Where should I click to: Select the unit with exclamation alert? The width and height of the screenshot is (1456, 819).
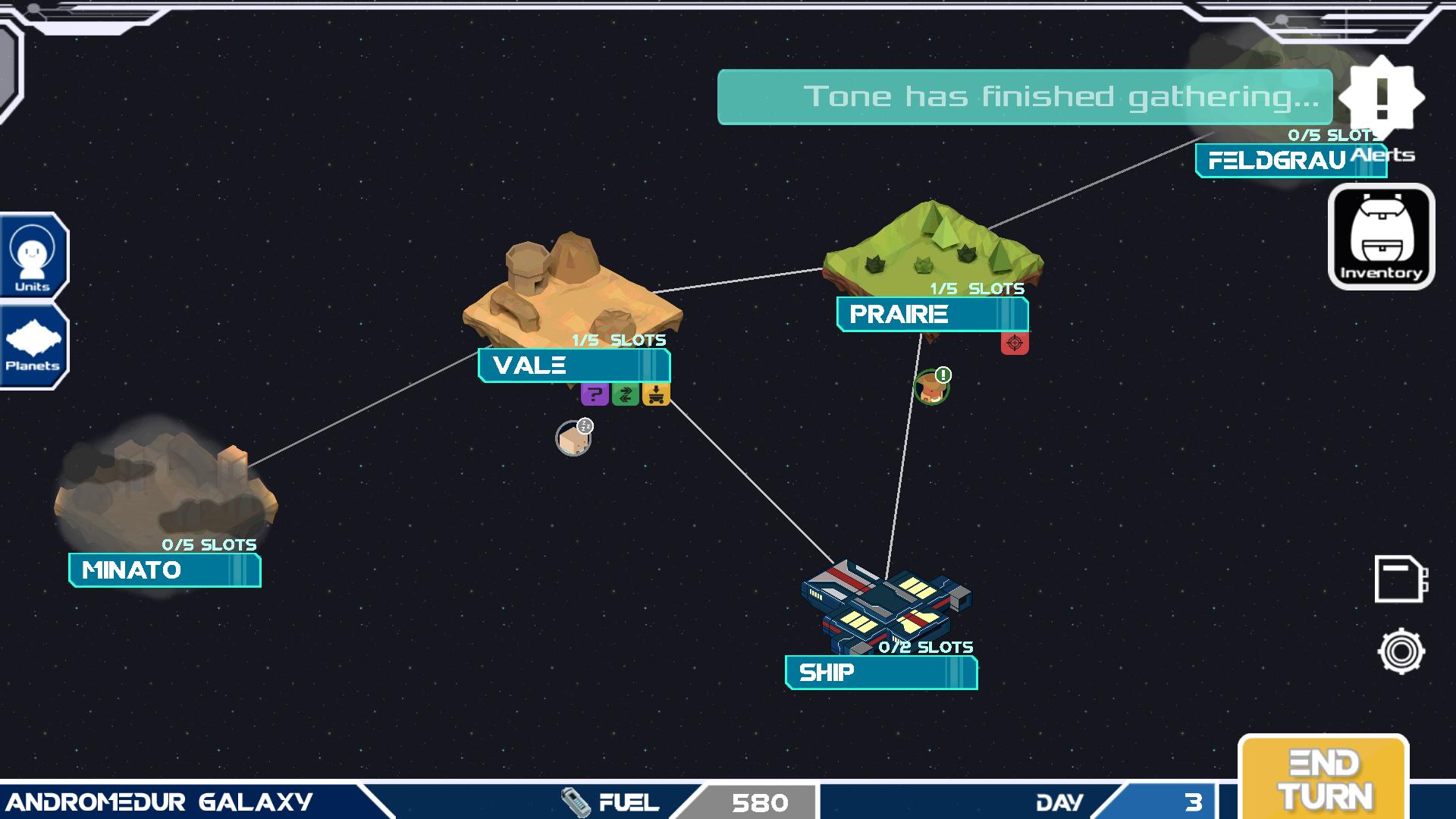point(931,388)
